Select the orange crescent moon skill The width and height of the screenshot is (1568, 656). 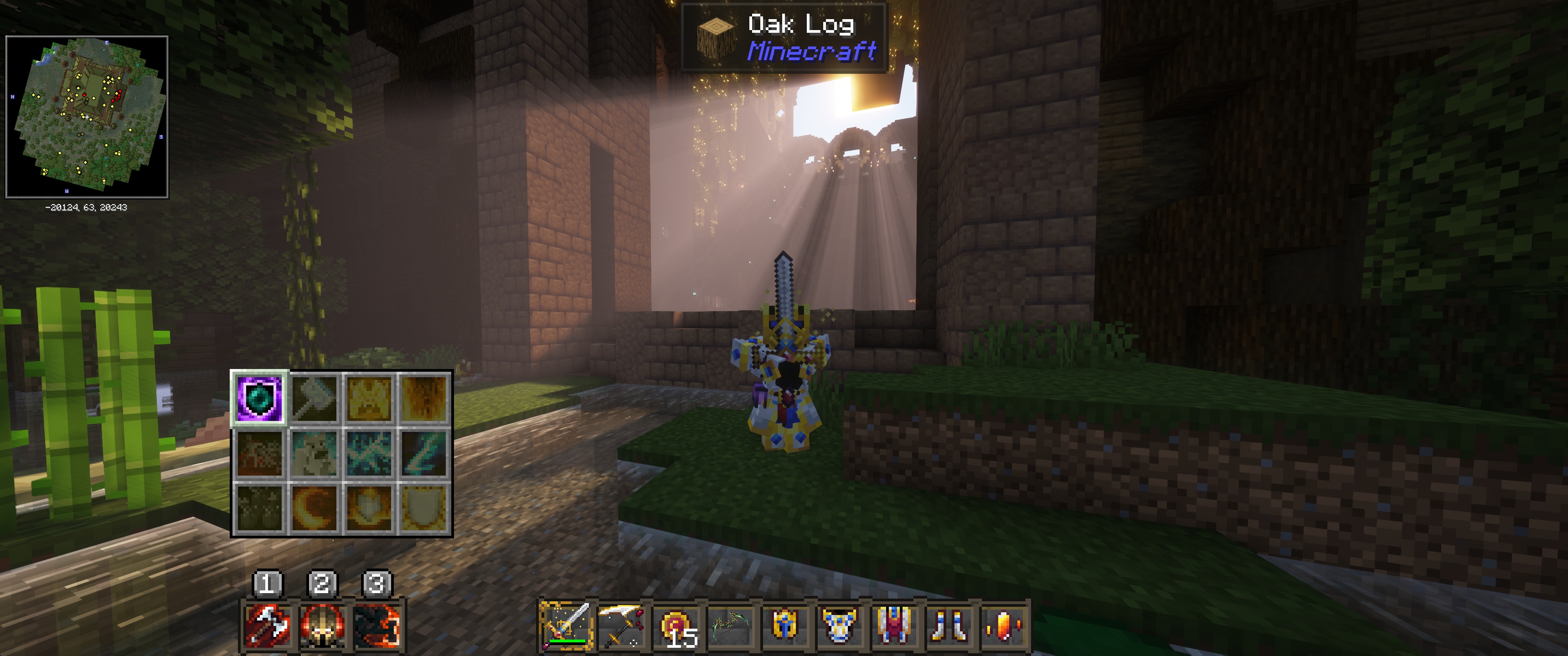(x=314, y=507)
